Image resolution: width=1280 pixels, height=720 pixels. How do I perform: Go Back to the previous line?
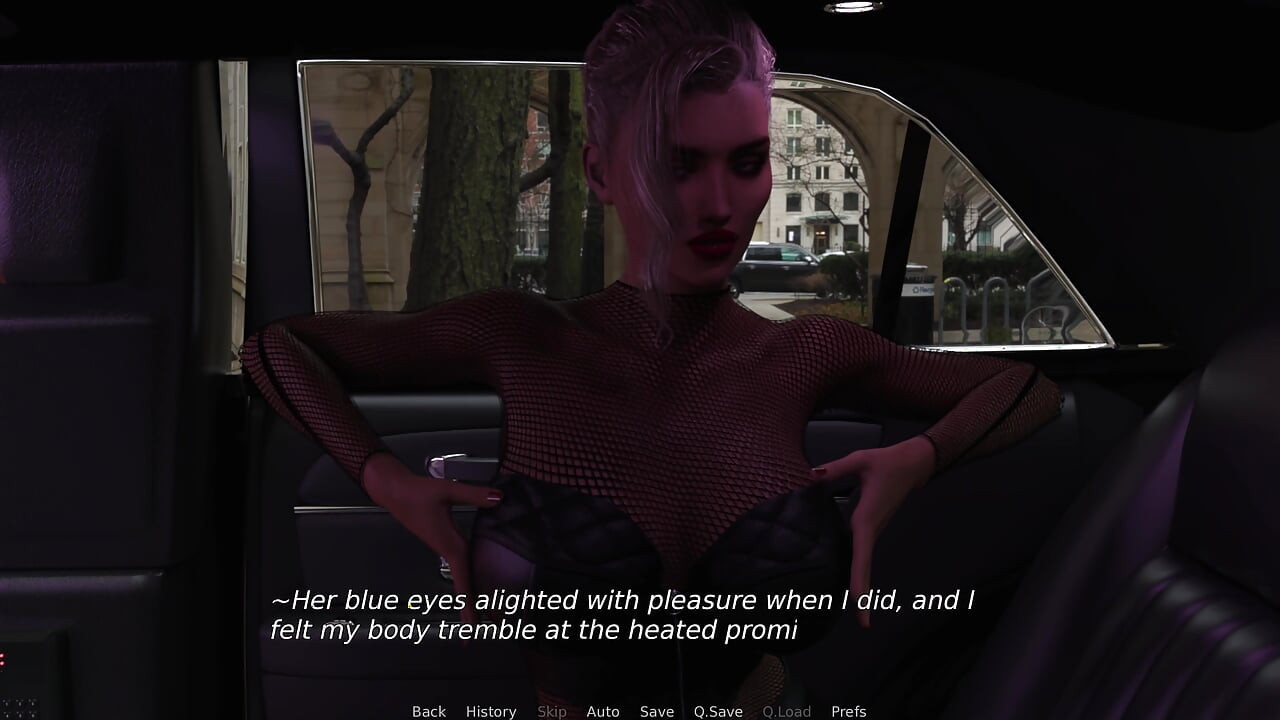(429, 711)
